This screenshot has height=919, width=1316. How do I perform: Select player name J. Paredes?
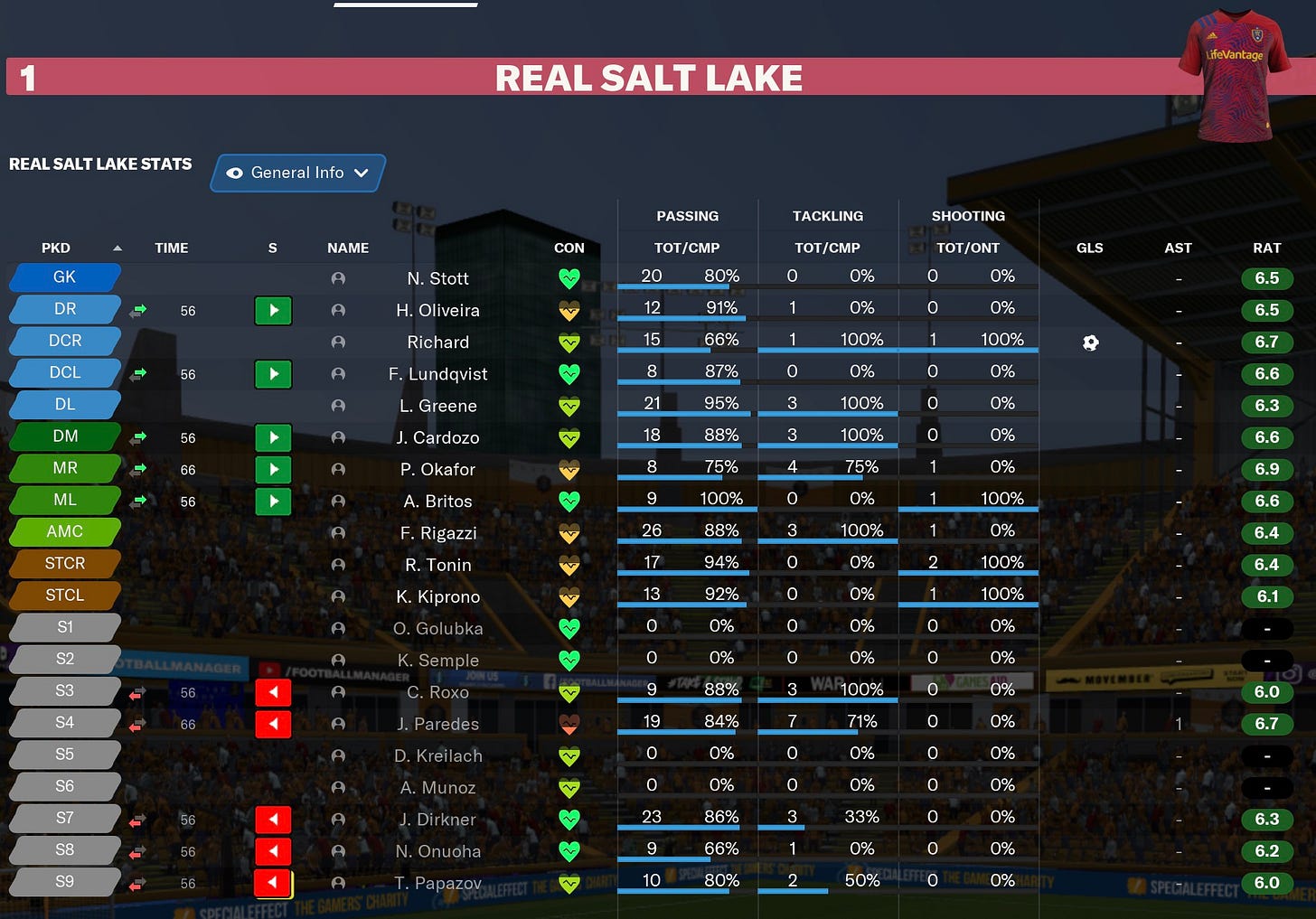pos(437,724)
